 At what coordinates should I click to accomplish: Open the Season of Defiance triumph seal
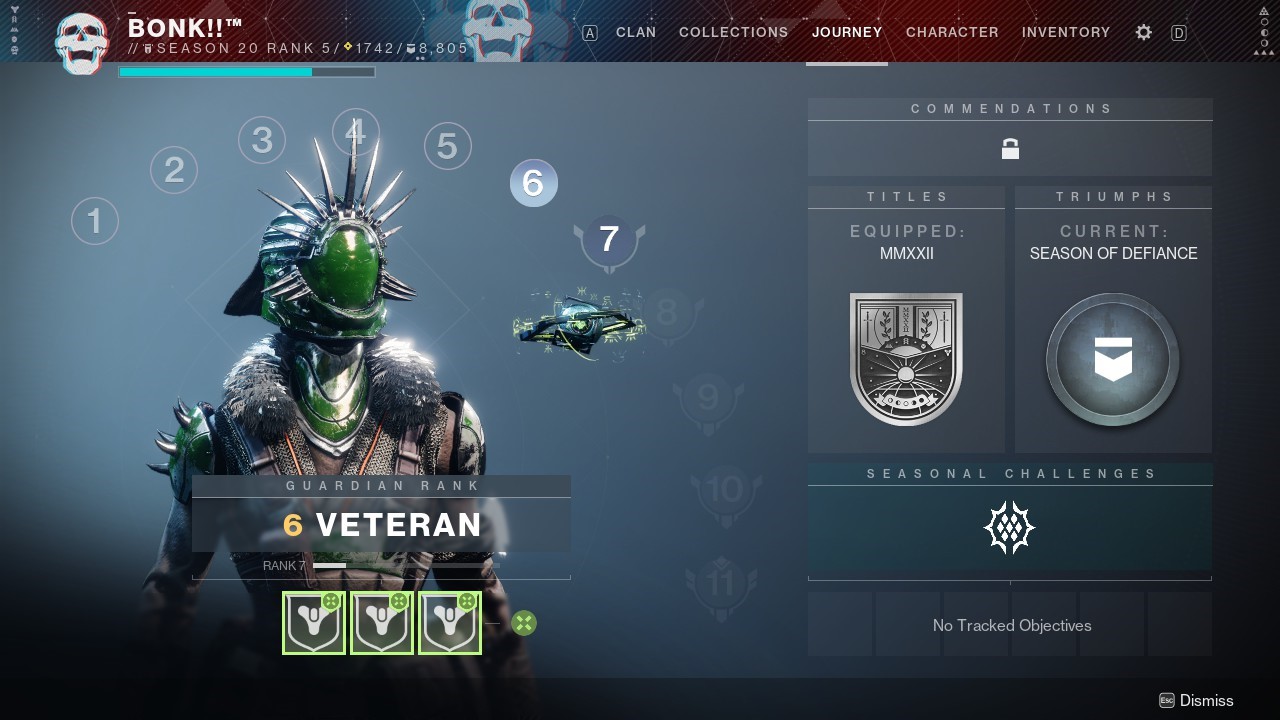point(1112,358)
